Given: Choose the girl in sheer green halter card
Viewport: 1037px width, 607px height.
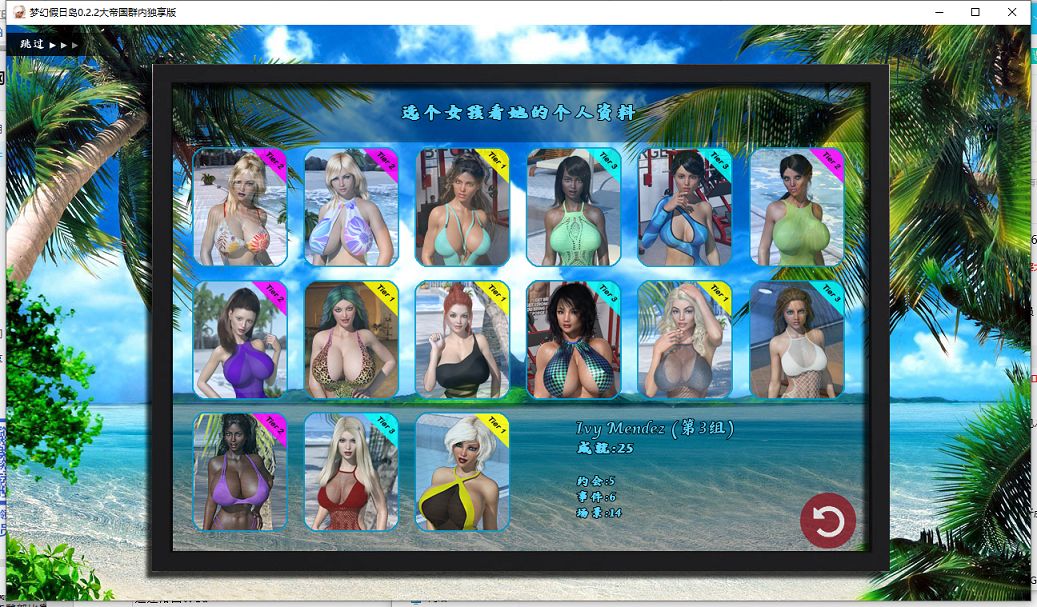Looking at the screenshot, I should 796,207.
